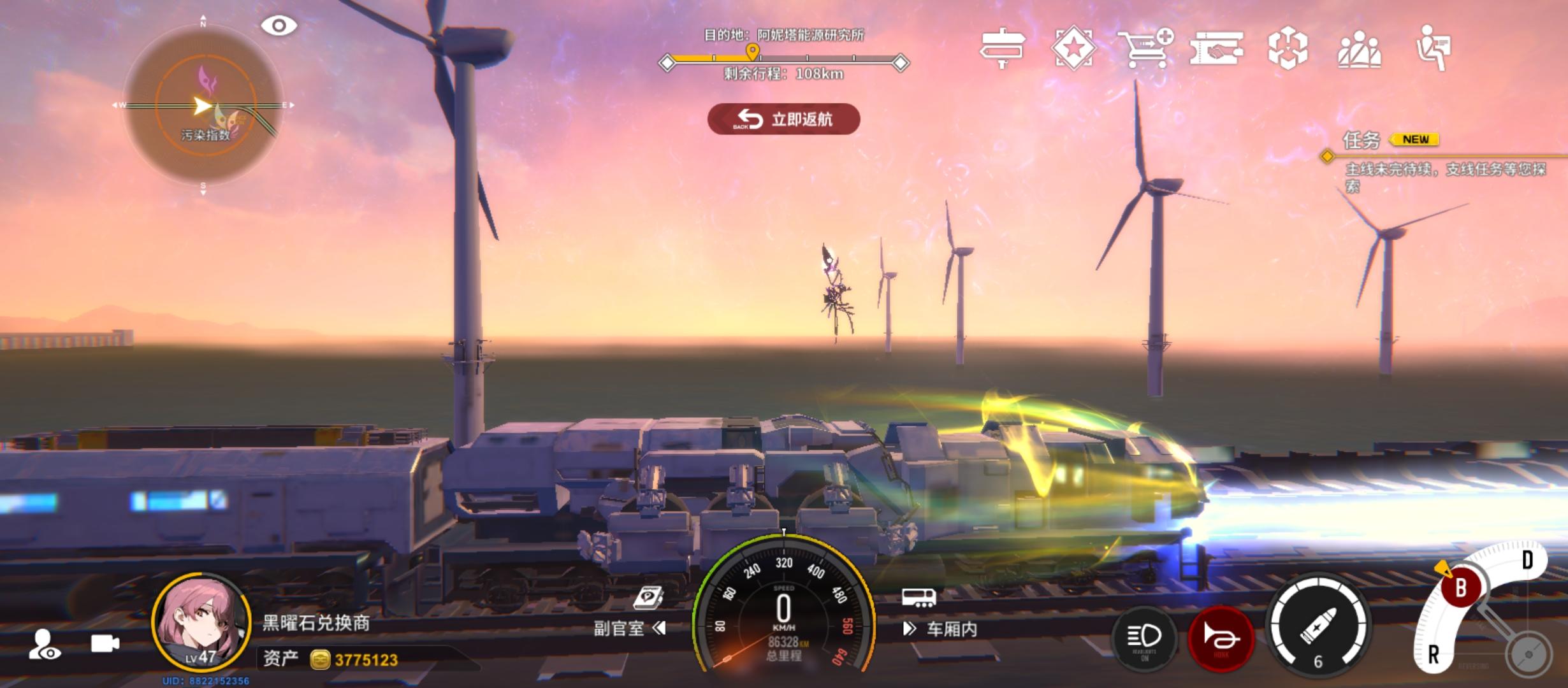This screenshot has height=688, width=1568.
Task: Enter the 车厢内 carriage interior
Action: 941,629
